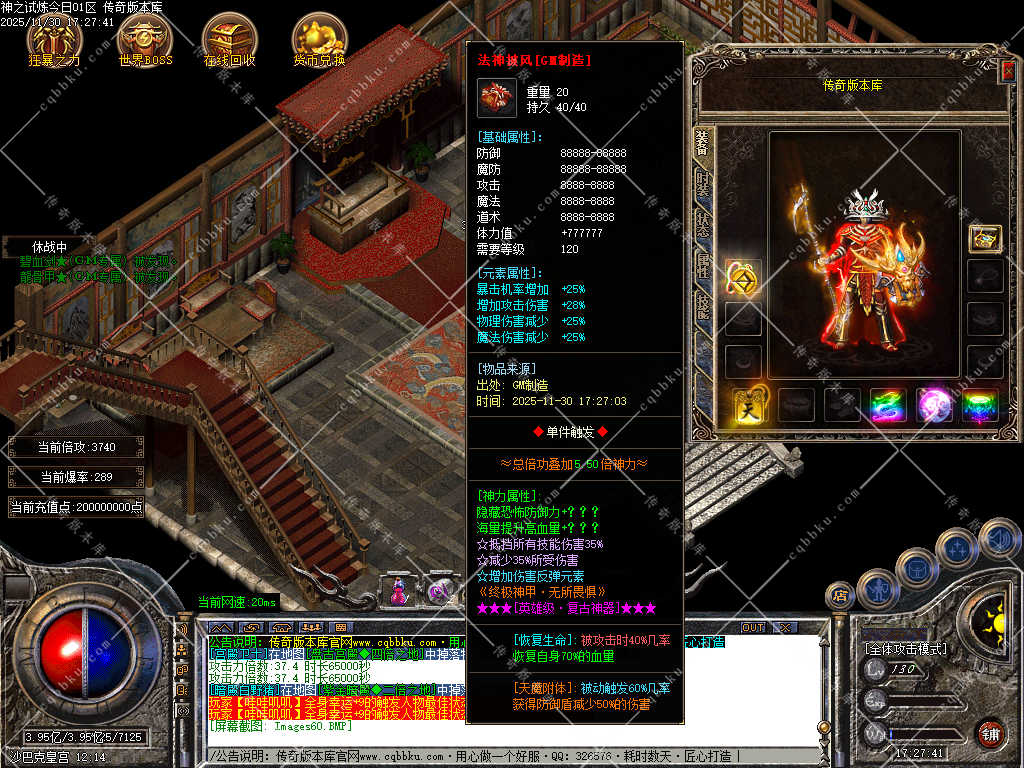
Task: Close the character equipment panel
Action: tap(1008, 70)
